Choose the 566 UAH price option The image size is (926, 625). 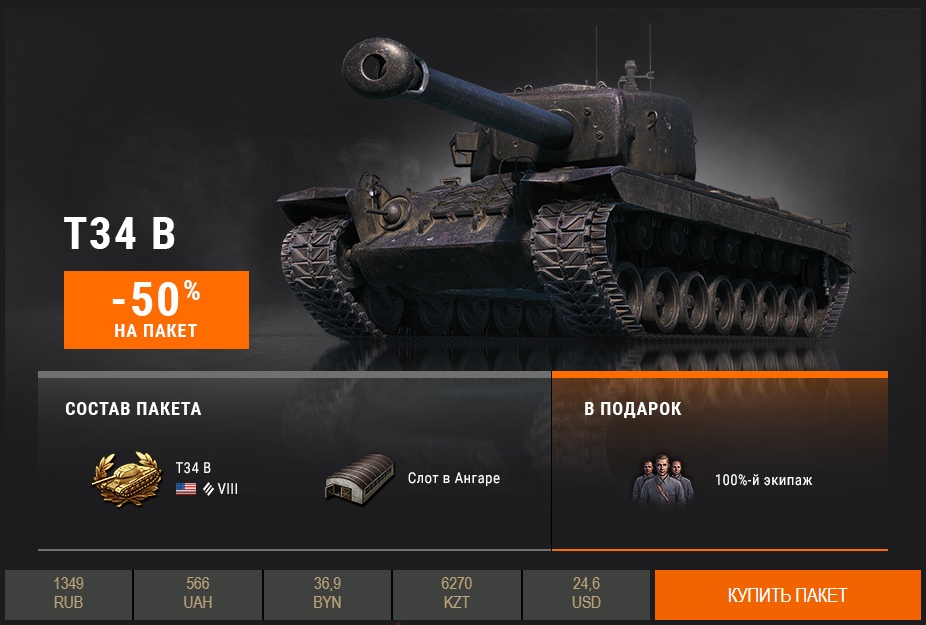coord(197,594)
